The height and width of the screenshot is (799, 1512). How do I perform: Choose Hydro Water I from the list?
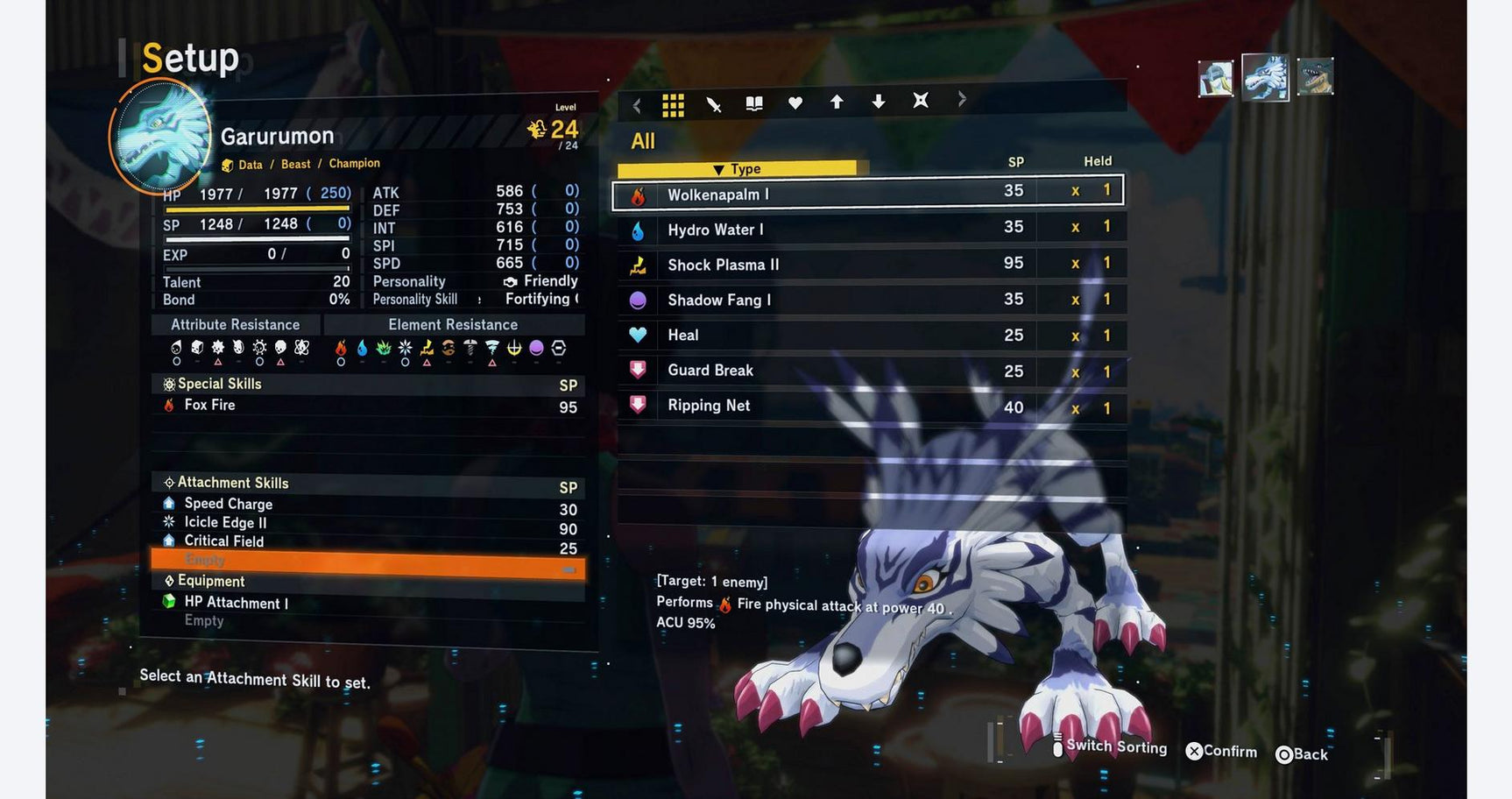point(867,230)
